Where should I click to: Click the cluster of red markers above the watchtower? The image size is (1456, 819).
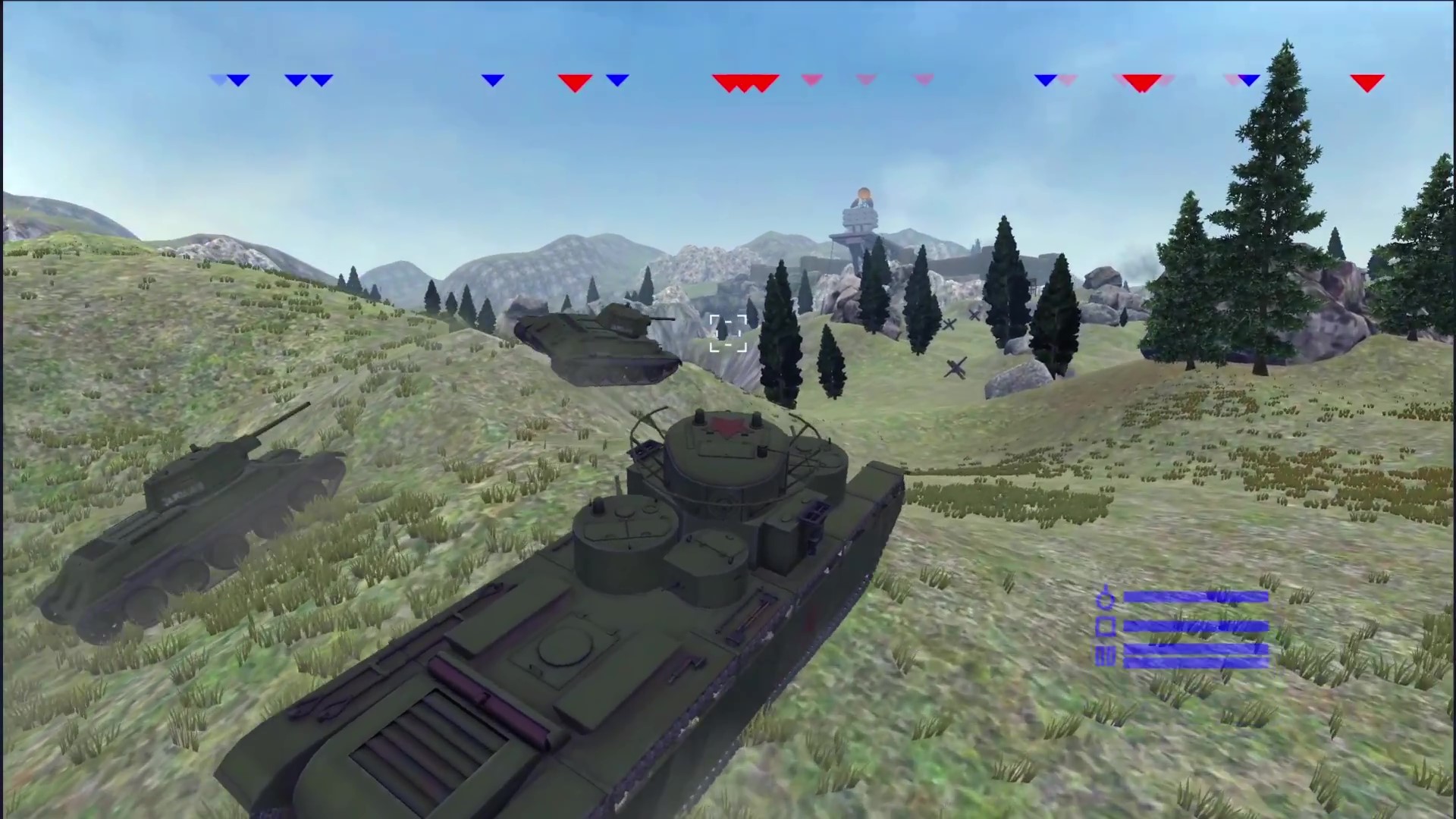[747, 81]
